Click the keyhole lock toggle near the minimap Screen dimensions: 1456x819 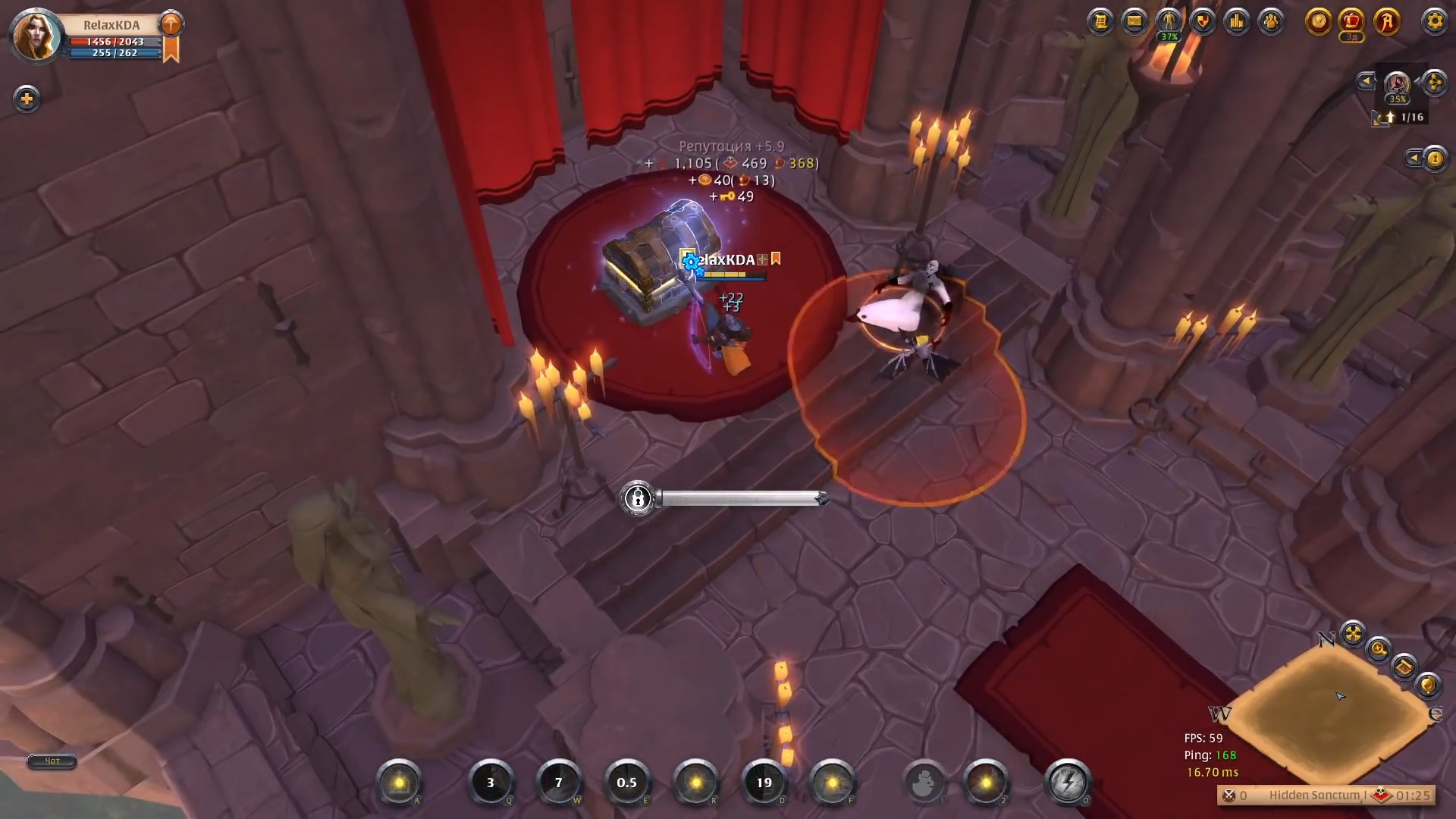(1435, 158)
